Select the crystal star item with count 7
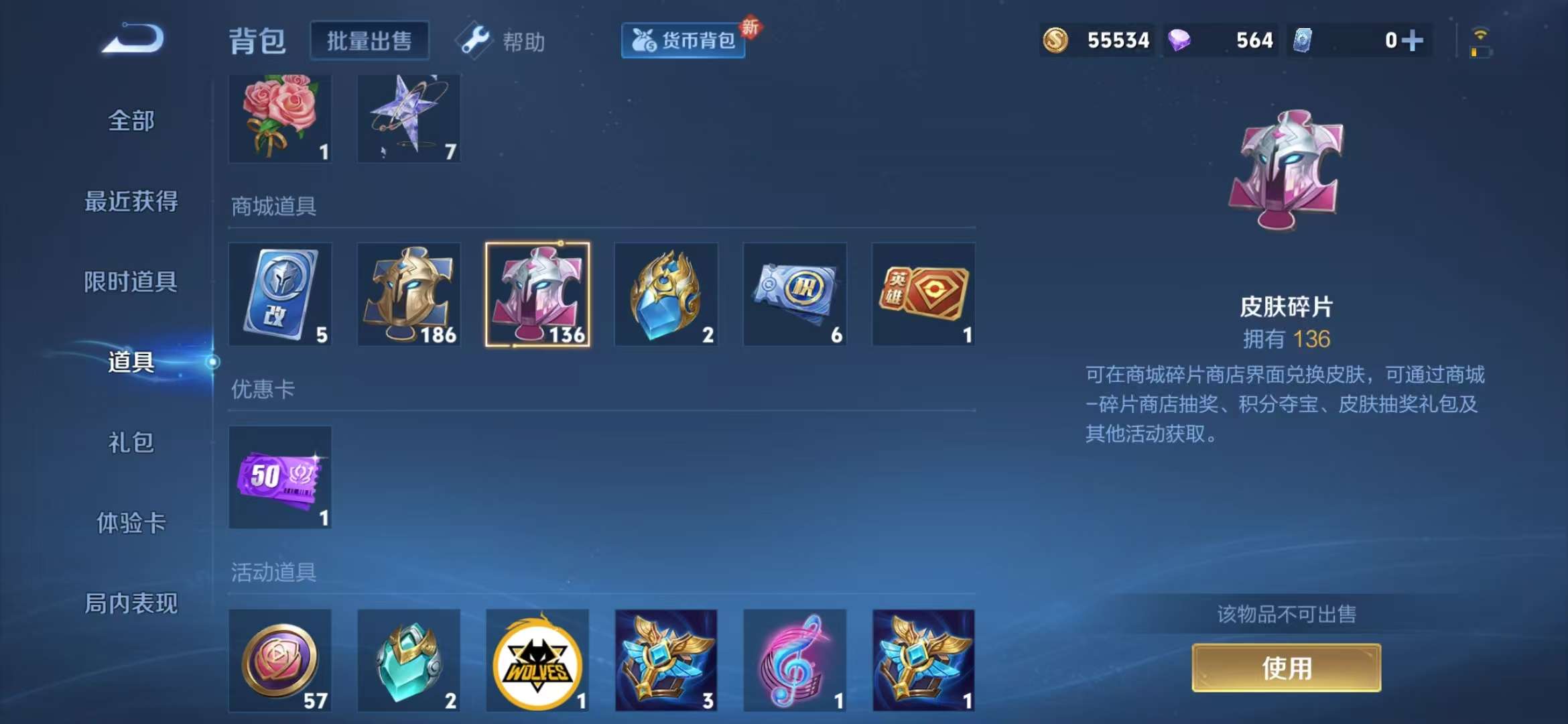 [x=408, y=118]
